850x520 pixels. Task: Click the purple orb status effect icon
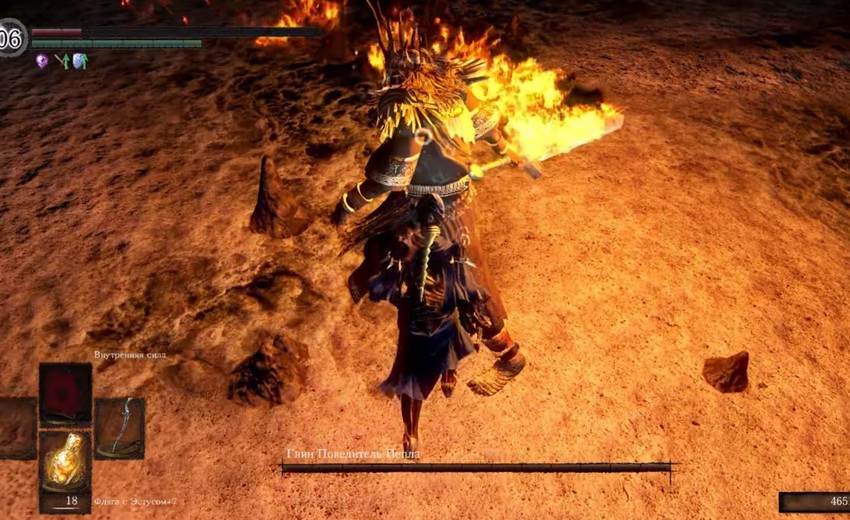pyautogui.click(x=42, y=61)
